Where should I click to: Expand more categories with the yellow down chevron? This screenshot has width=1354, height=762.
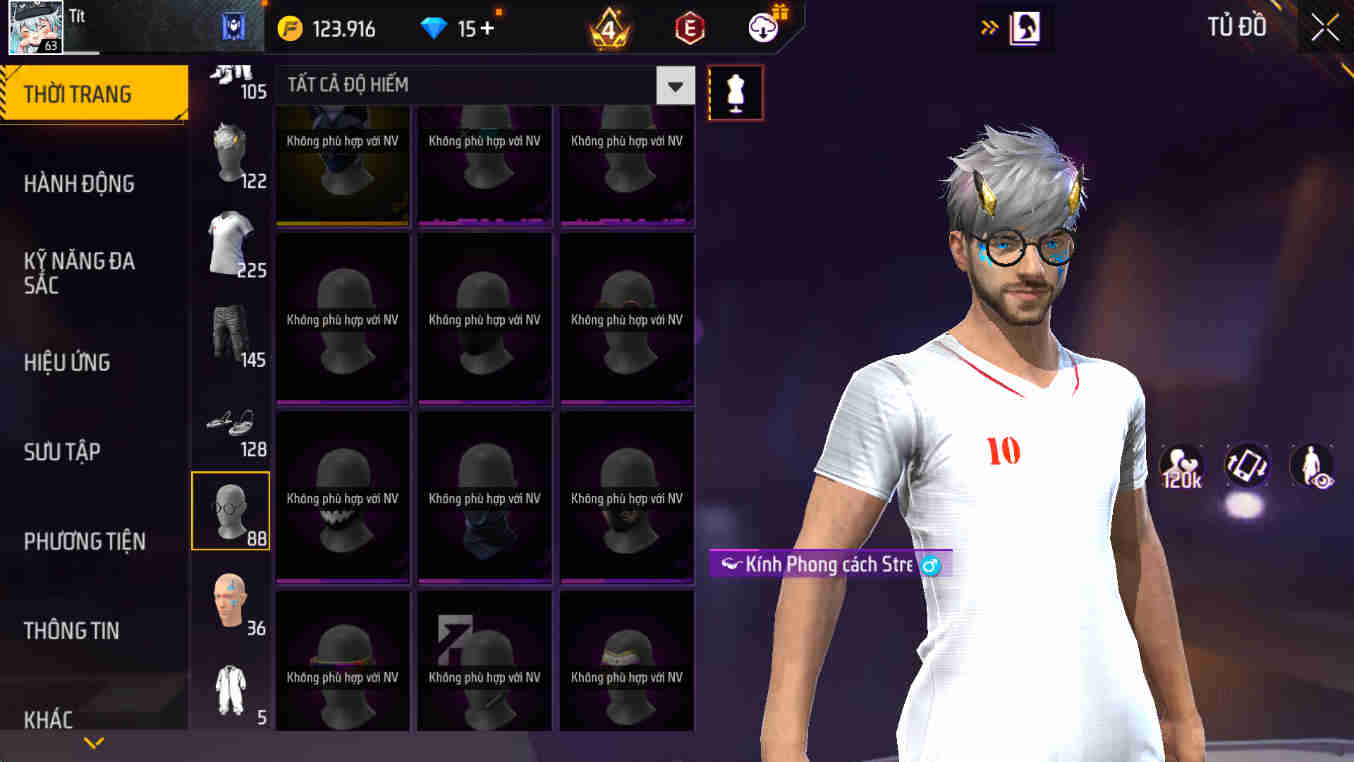94,743
